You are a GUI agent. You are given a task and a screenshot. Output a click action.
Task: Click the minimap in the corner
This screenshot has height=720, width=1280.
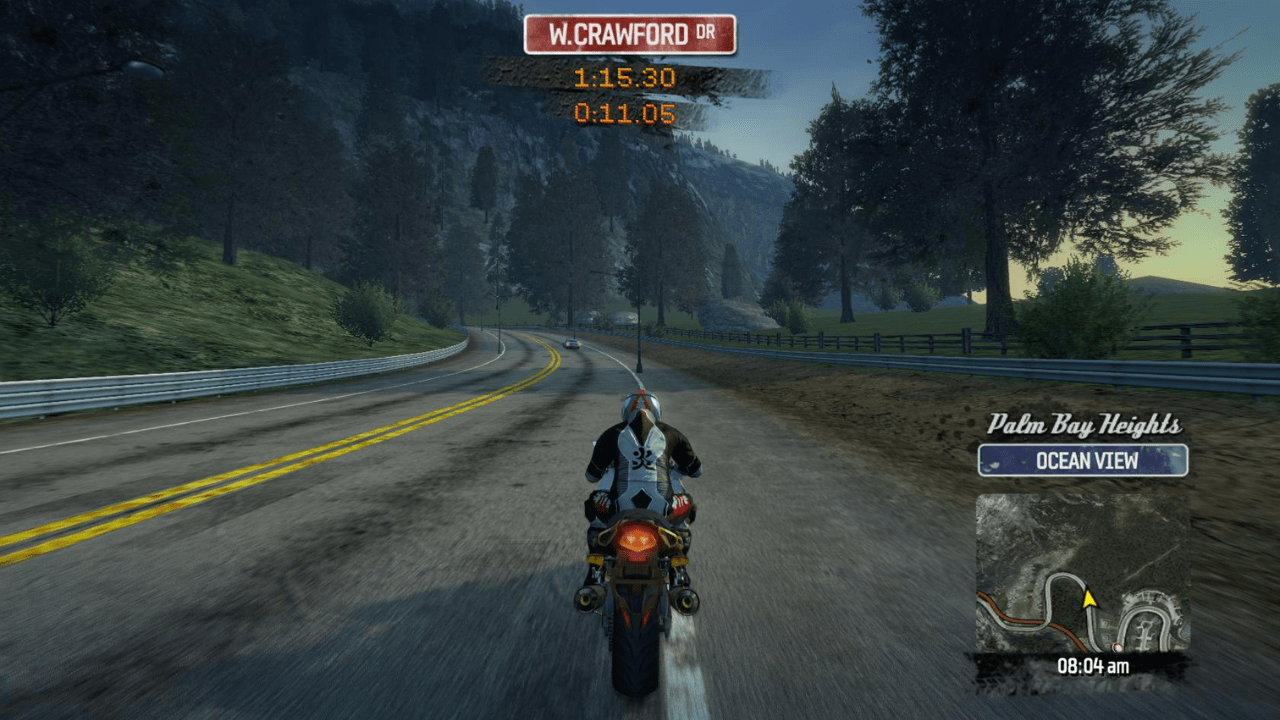pyautogui.click(x=1082, y=572)
